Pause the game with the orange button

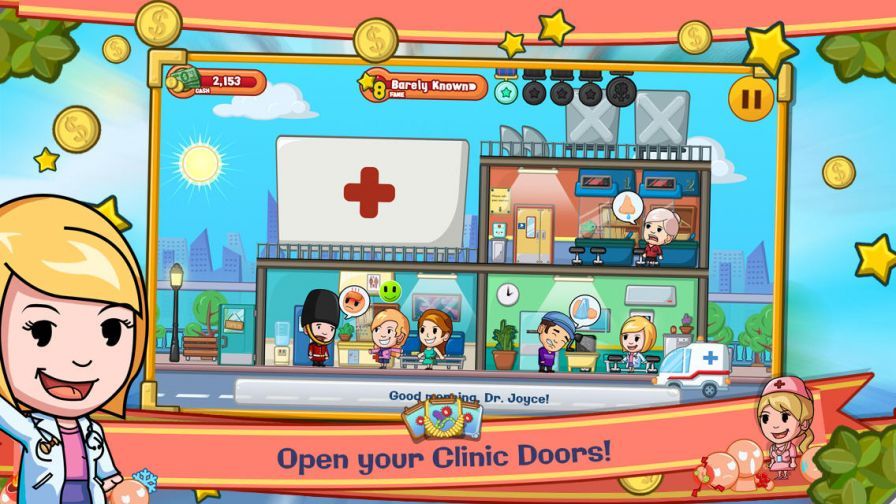[750, 97]
